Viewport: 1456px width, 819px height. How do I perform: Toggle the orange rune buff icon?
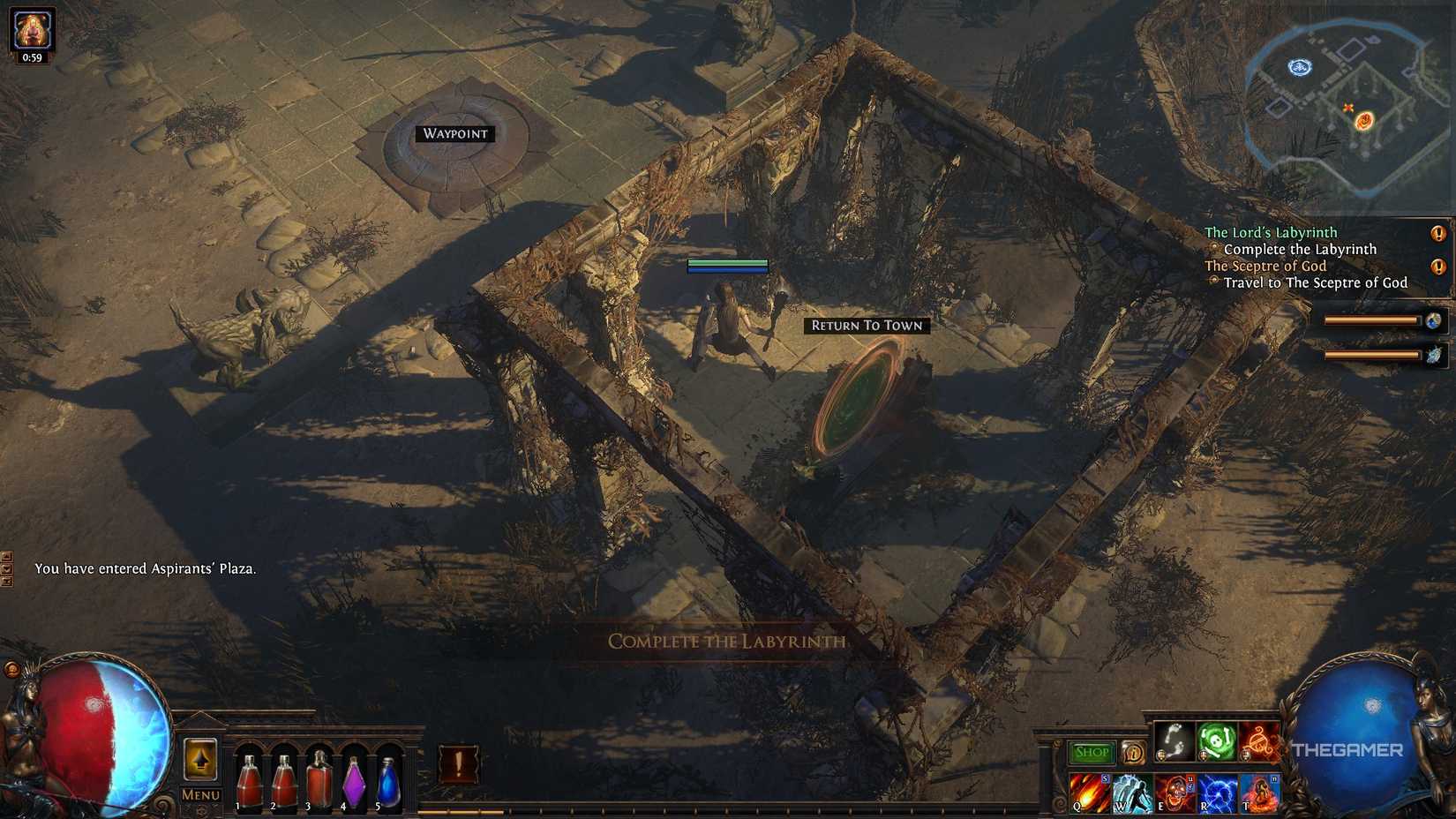tap(1262, 741)
